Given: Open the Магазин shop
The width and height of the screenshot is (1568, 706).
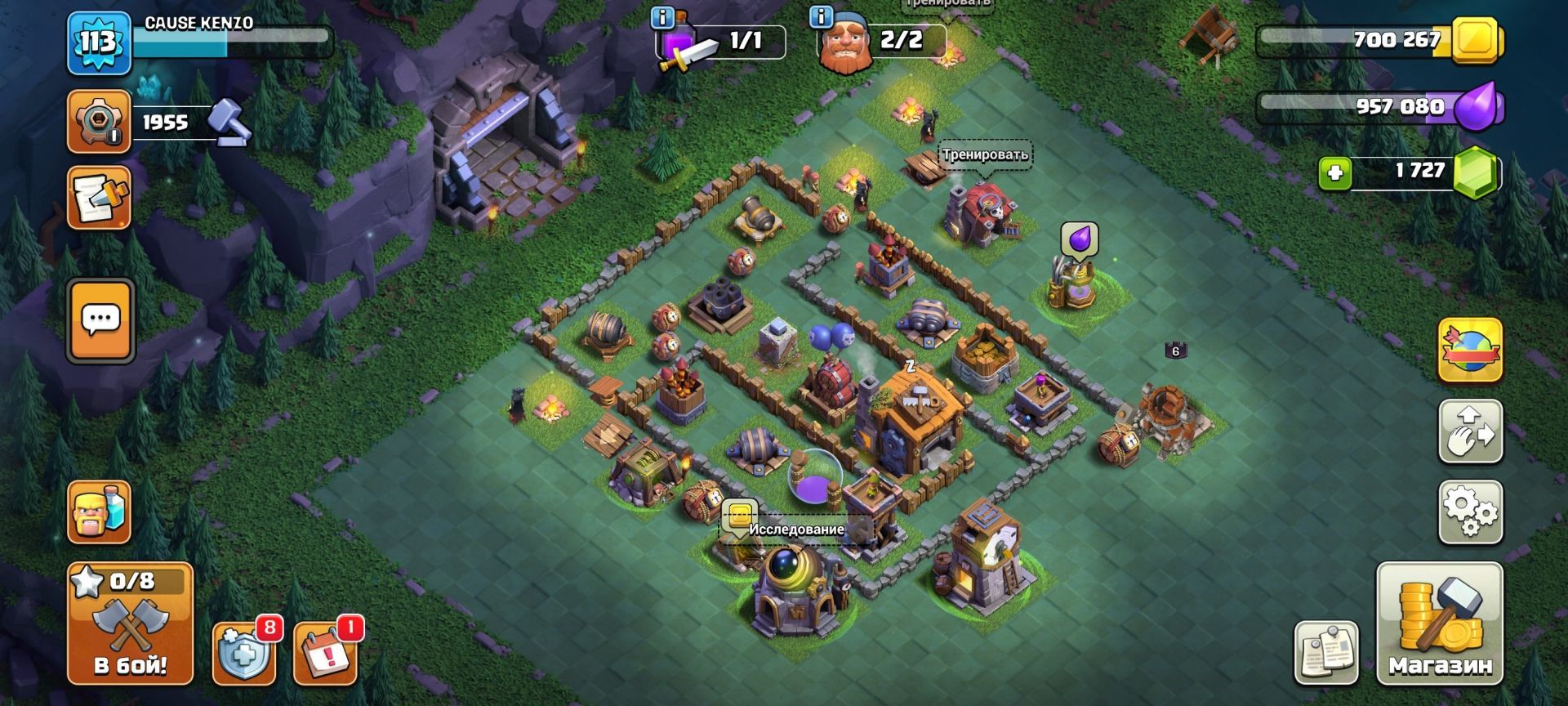Looking at the screenshot, I should tap(1439, 623).
